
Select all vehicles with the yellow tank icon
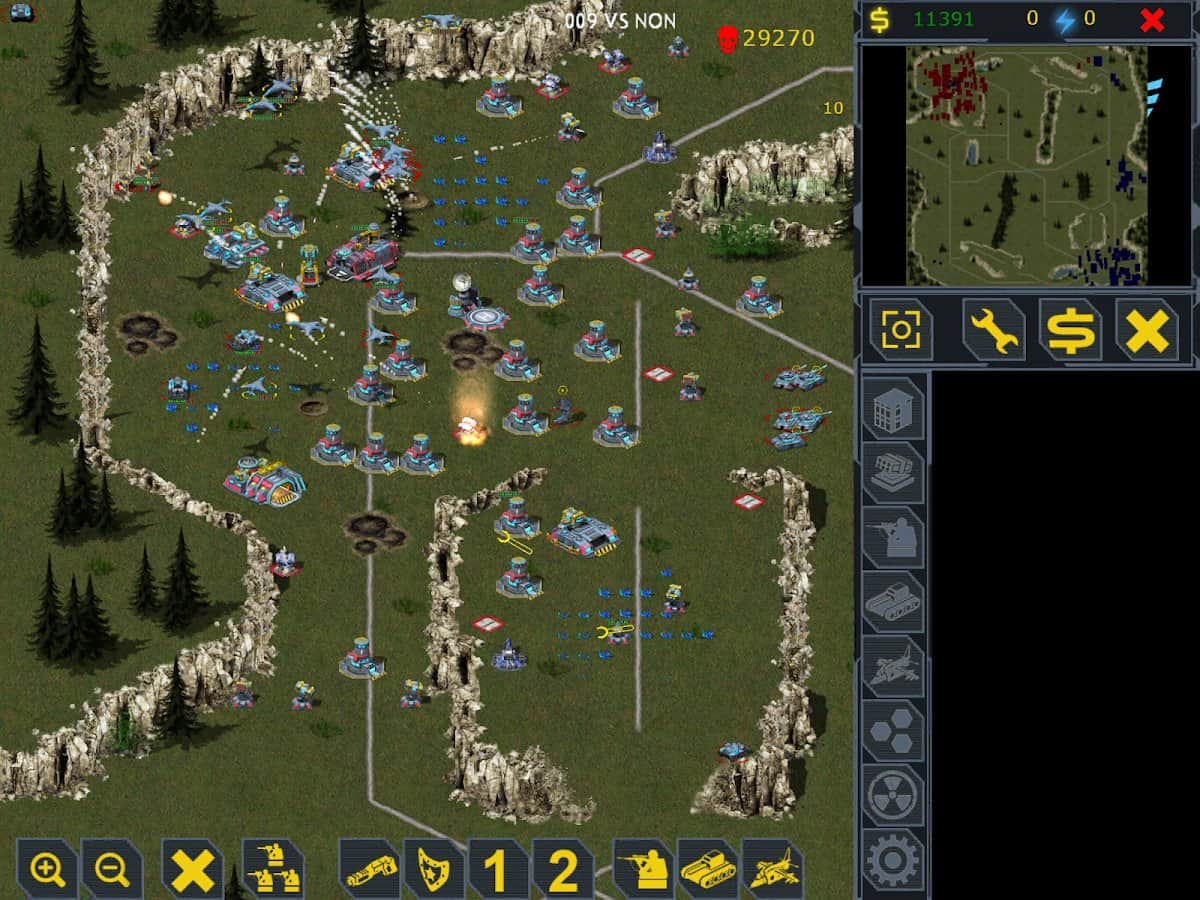[x=708, y=869]
